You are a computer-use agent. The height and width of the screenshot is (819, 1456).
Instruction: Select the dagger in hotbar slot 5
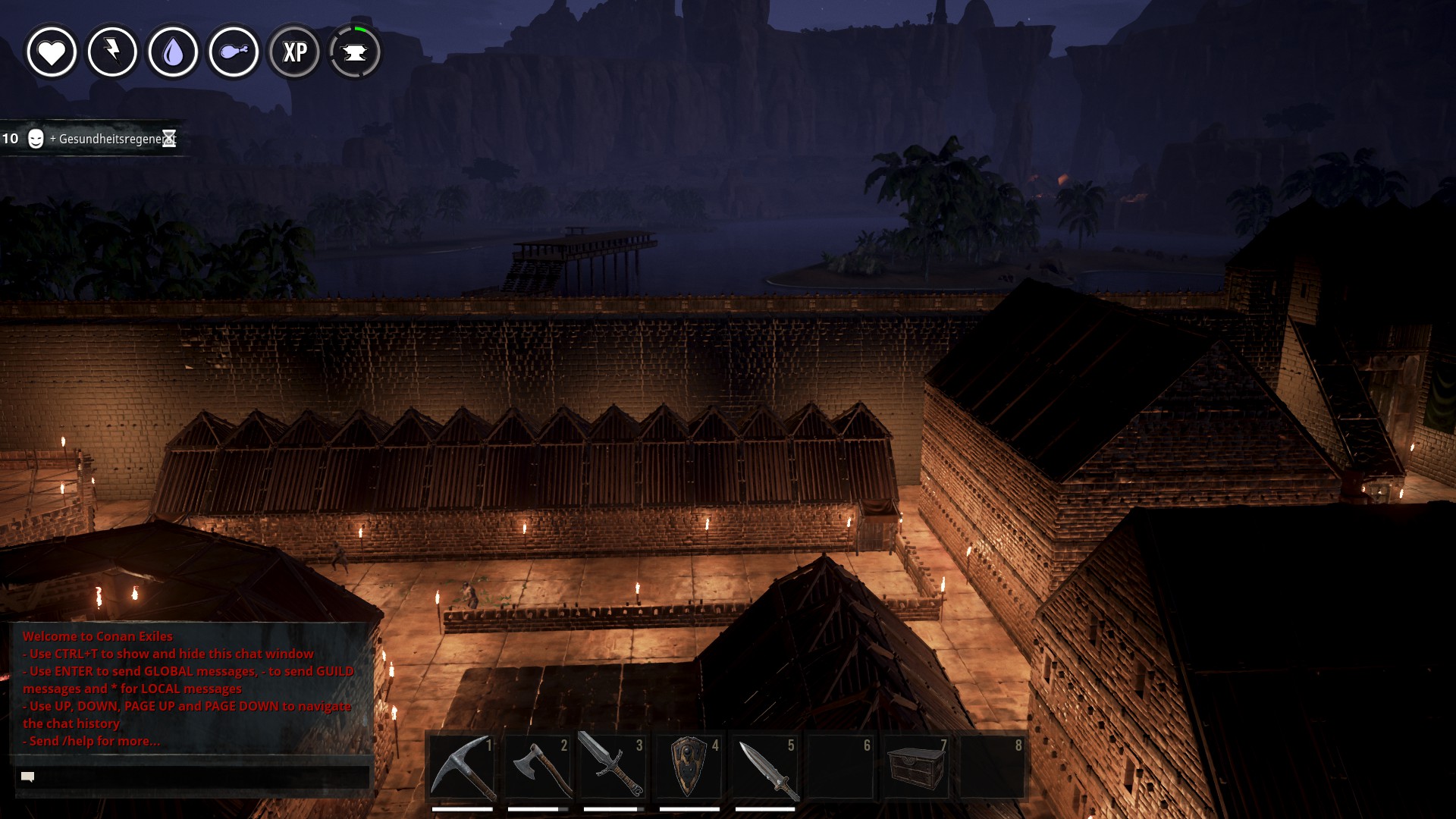coord(764,766)
